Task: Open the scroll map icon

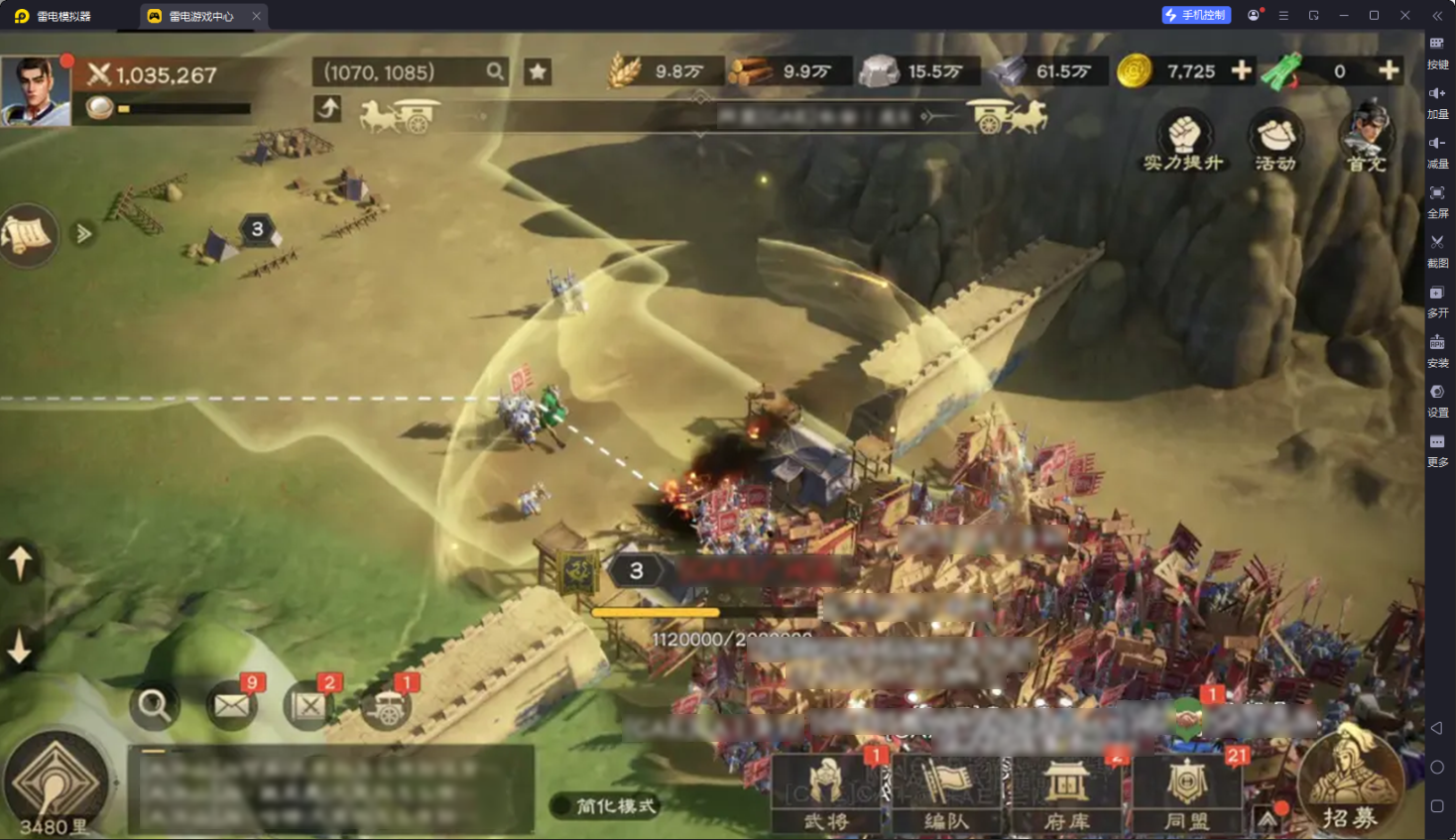Action: coord(28,235)
